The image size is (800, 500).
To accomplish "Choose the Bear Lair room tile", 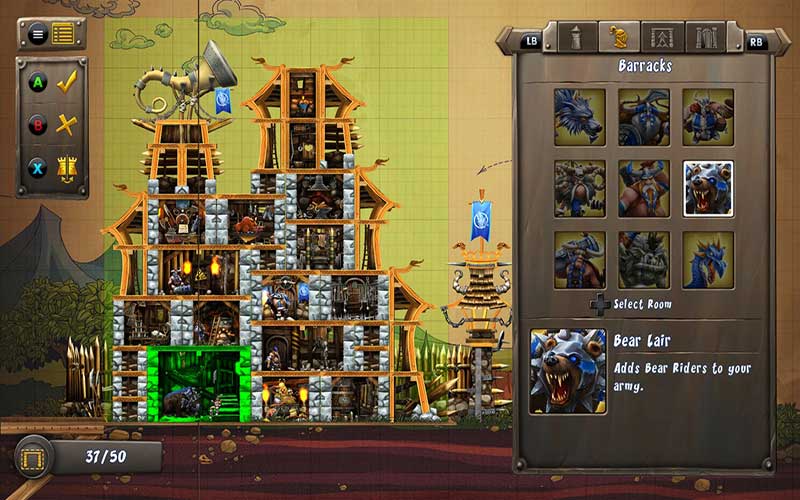I will pyautogui.click(x=708, y=188).
